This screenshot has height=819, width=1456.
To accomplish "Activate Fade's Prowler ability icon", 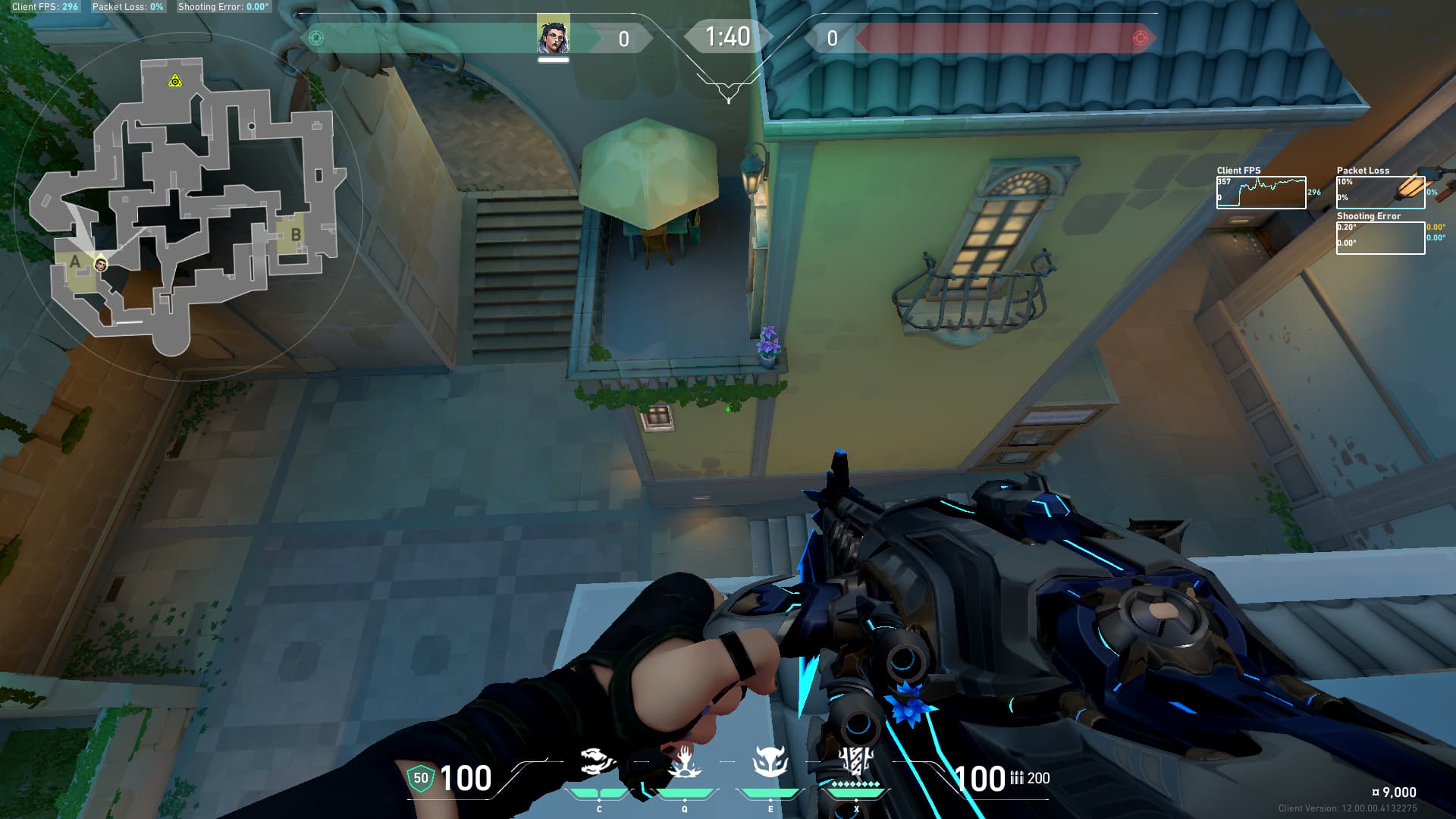I will (597, 762).
